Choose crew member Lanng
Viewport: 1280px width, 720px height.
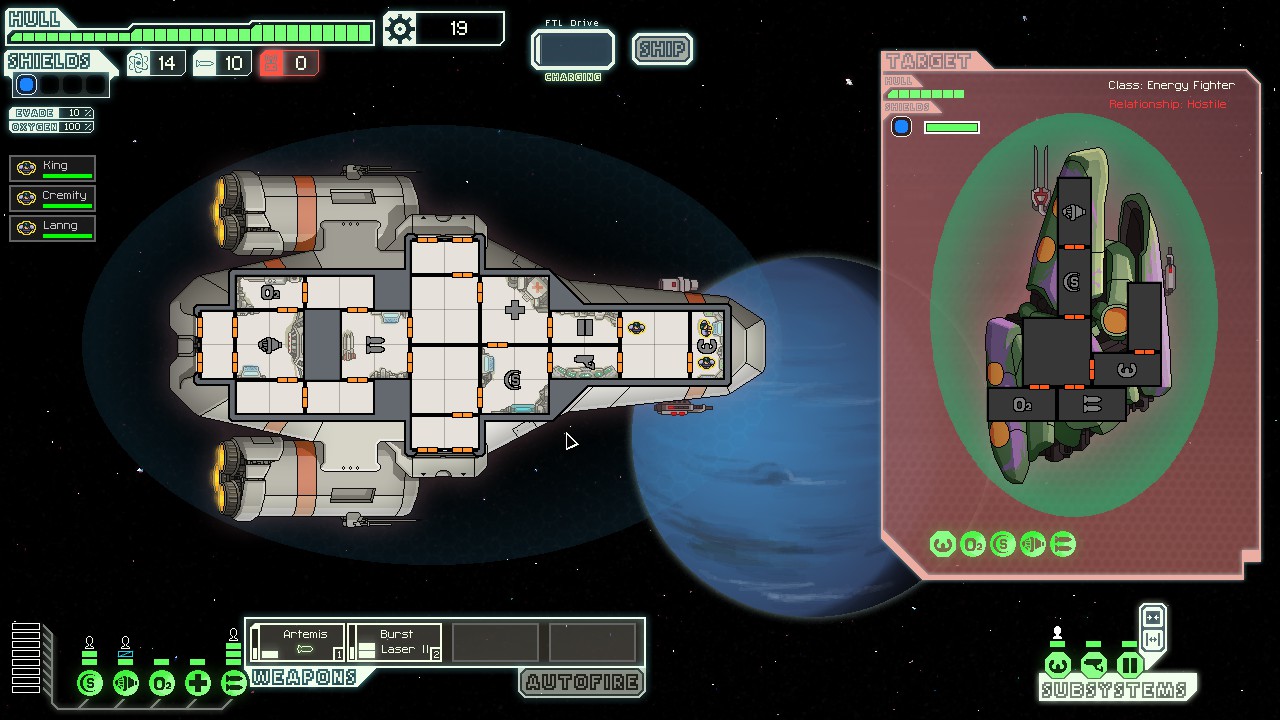[53, 228]
